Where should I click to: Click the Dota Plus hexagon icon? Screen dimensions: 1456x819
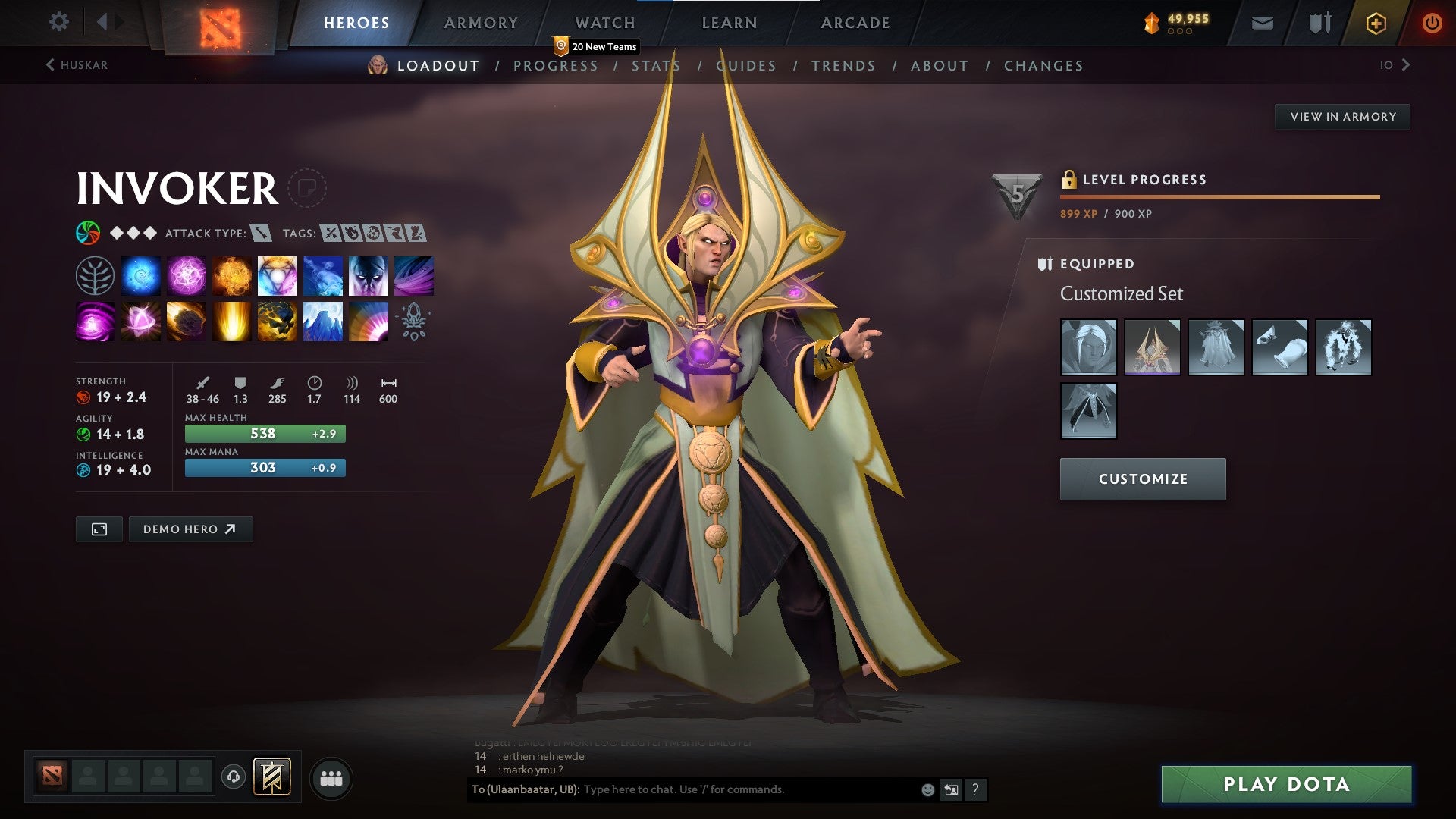coord(1376,23)
